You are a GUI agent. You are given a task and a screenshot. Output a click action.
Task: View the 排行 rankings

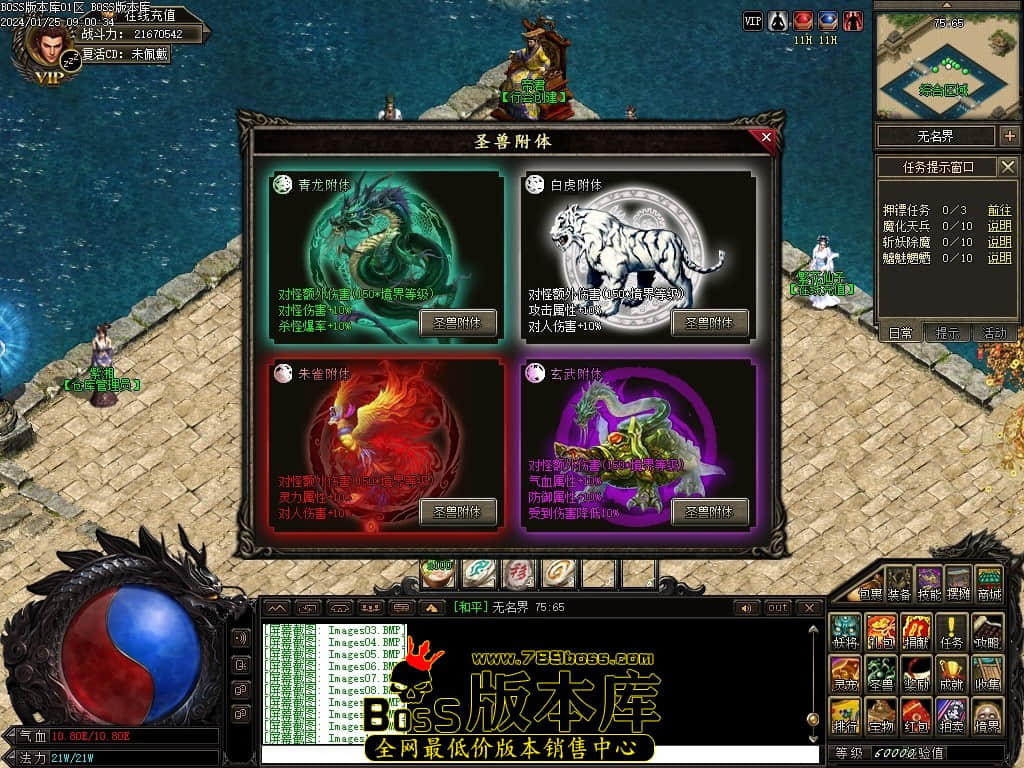pyautogui.click(x=845, y=715)
